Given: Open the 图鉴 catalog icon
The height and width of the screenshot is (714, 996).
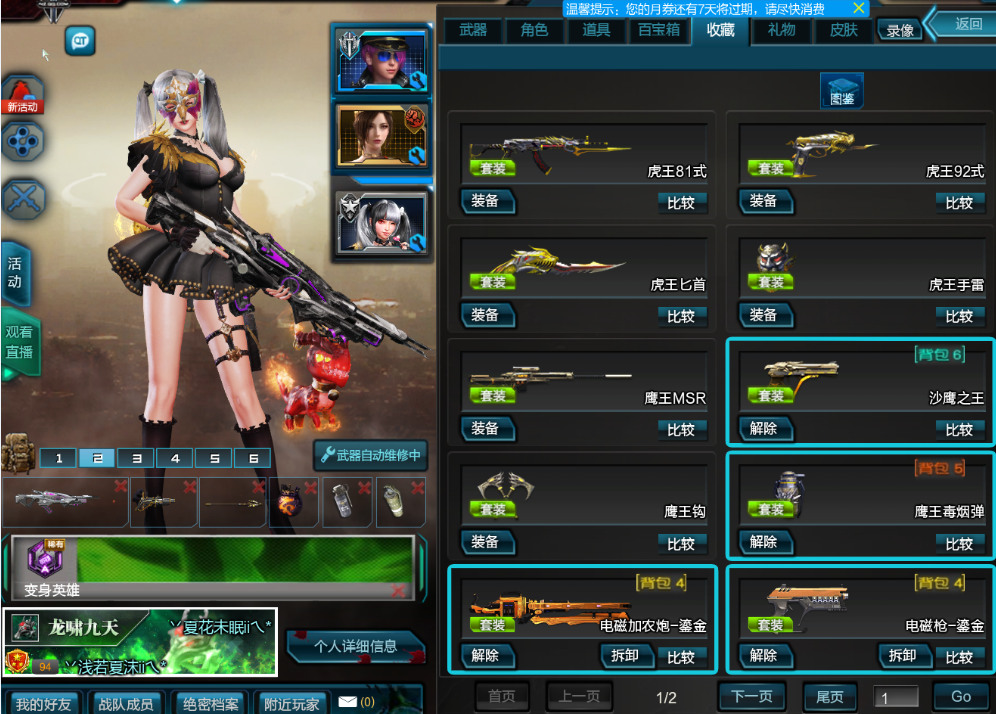Looking at the screenshot, I should [842, 92].
